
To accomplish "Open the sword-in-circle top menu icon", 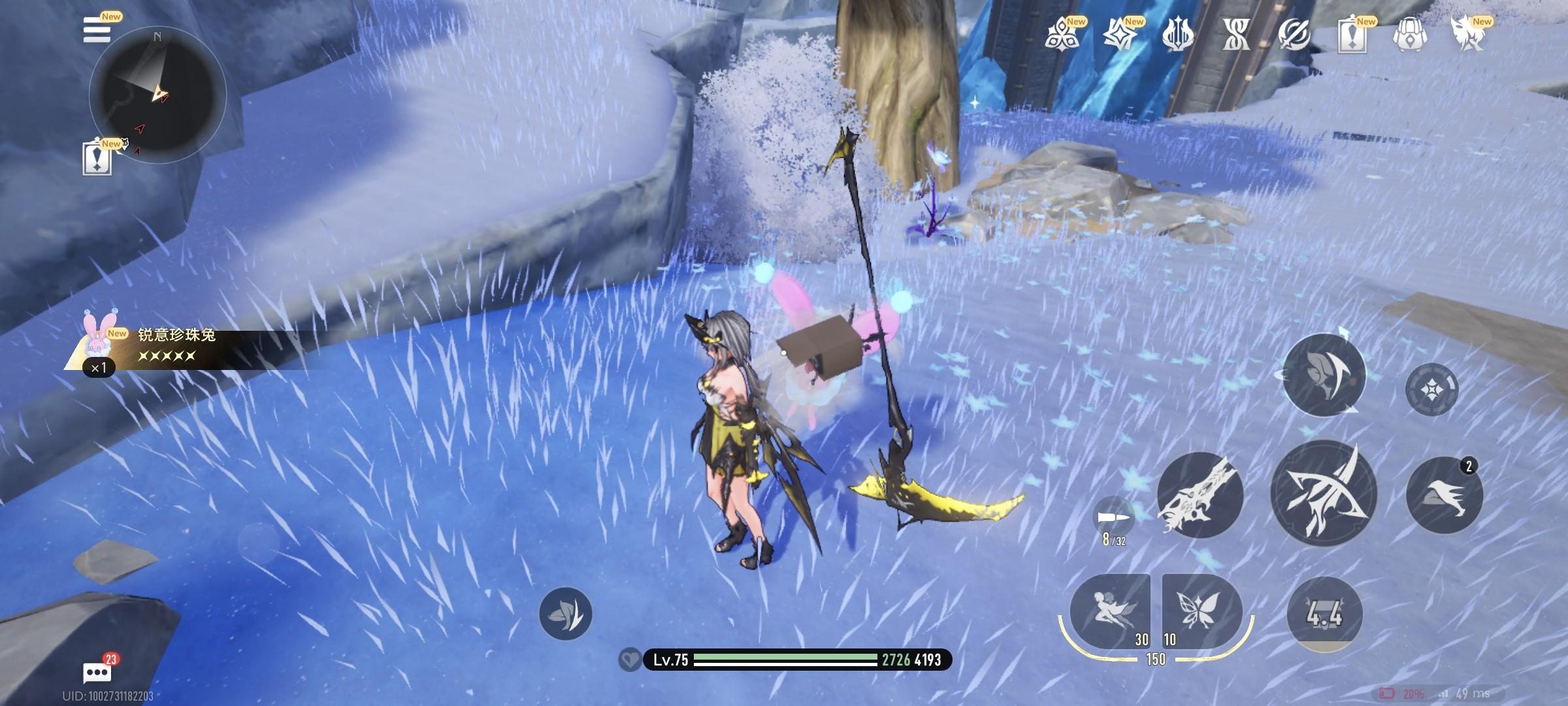I will pyautogui.click(x=1294, y=34).
